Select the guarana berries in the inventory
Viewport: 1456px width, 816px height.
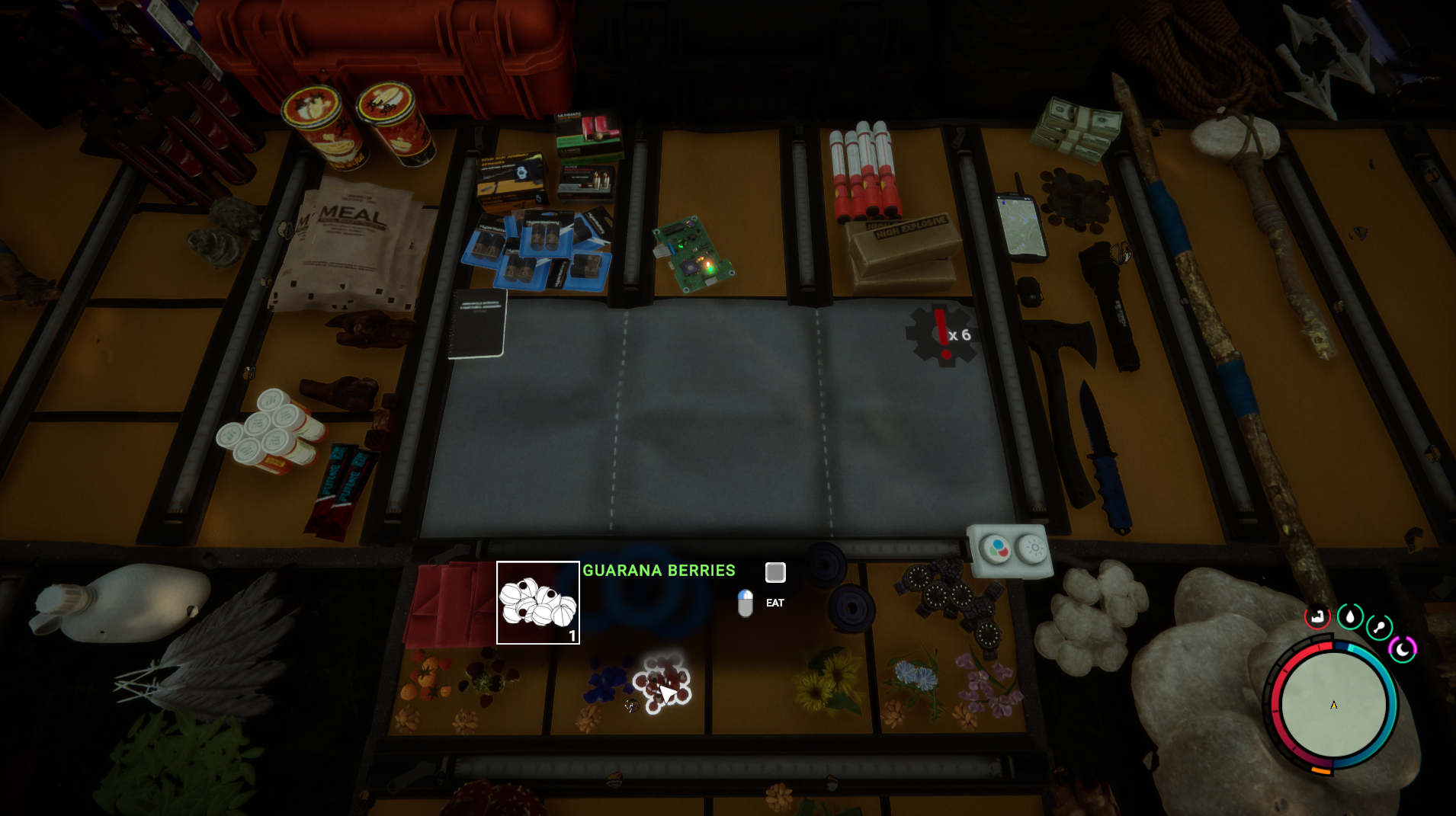pyautogui.click(x=661, y=683)
